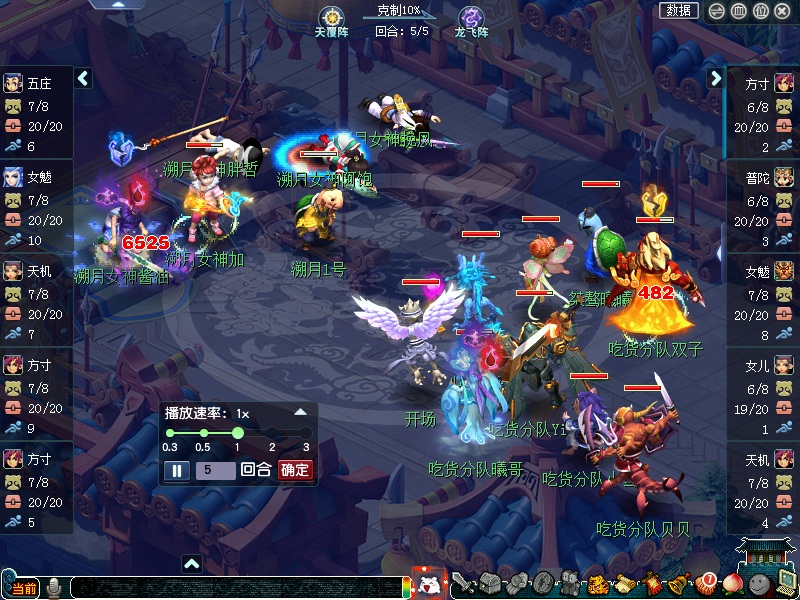Confirm the round jump with 确定

(x=295, y=470)
